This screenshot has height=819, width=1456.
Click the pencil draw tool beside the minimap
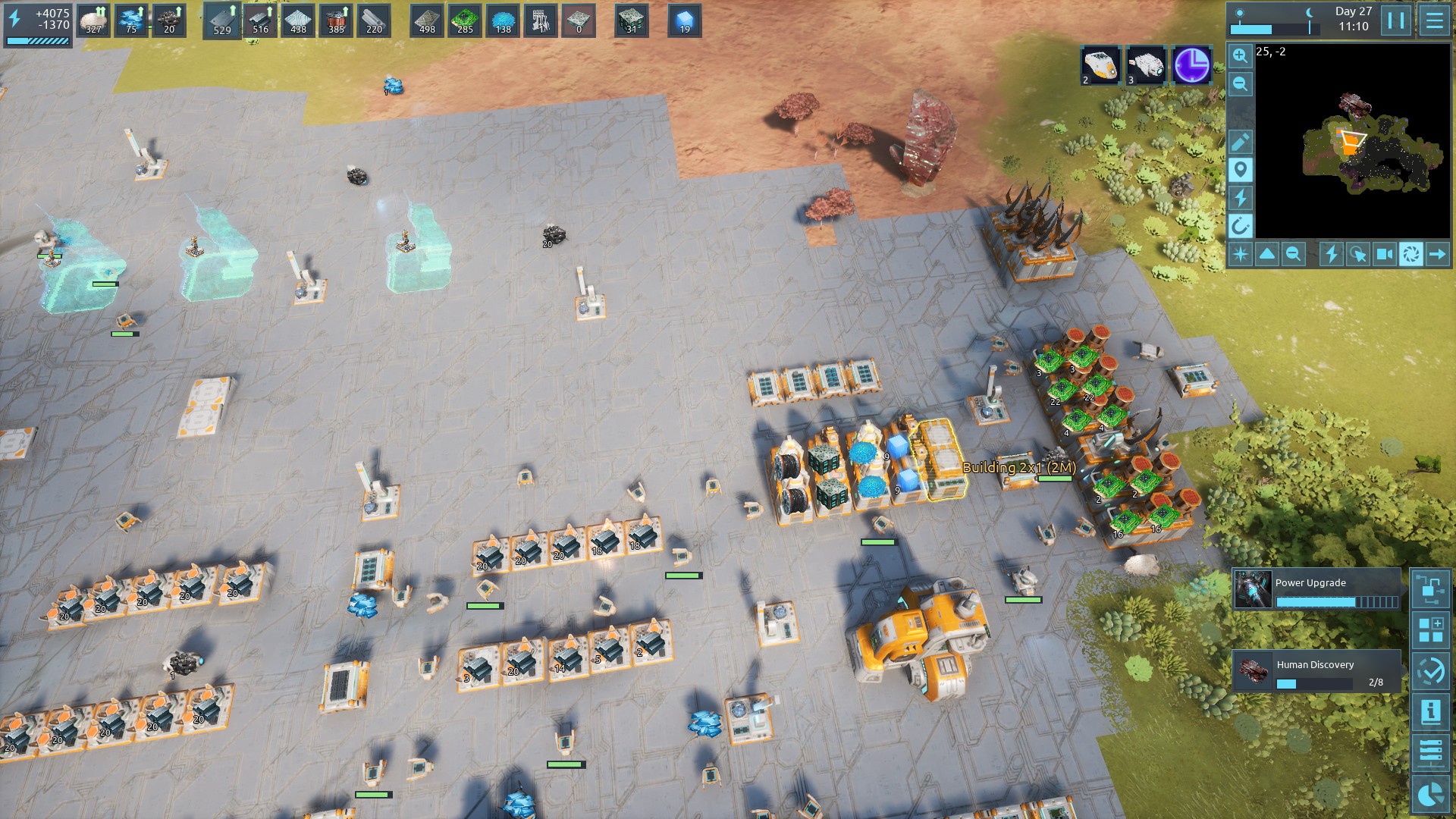pyautogui.click(x=1240, y=142)
